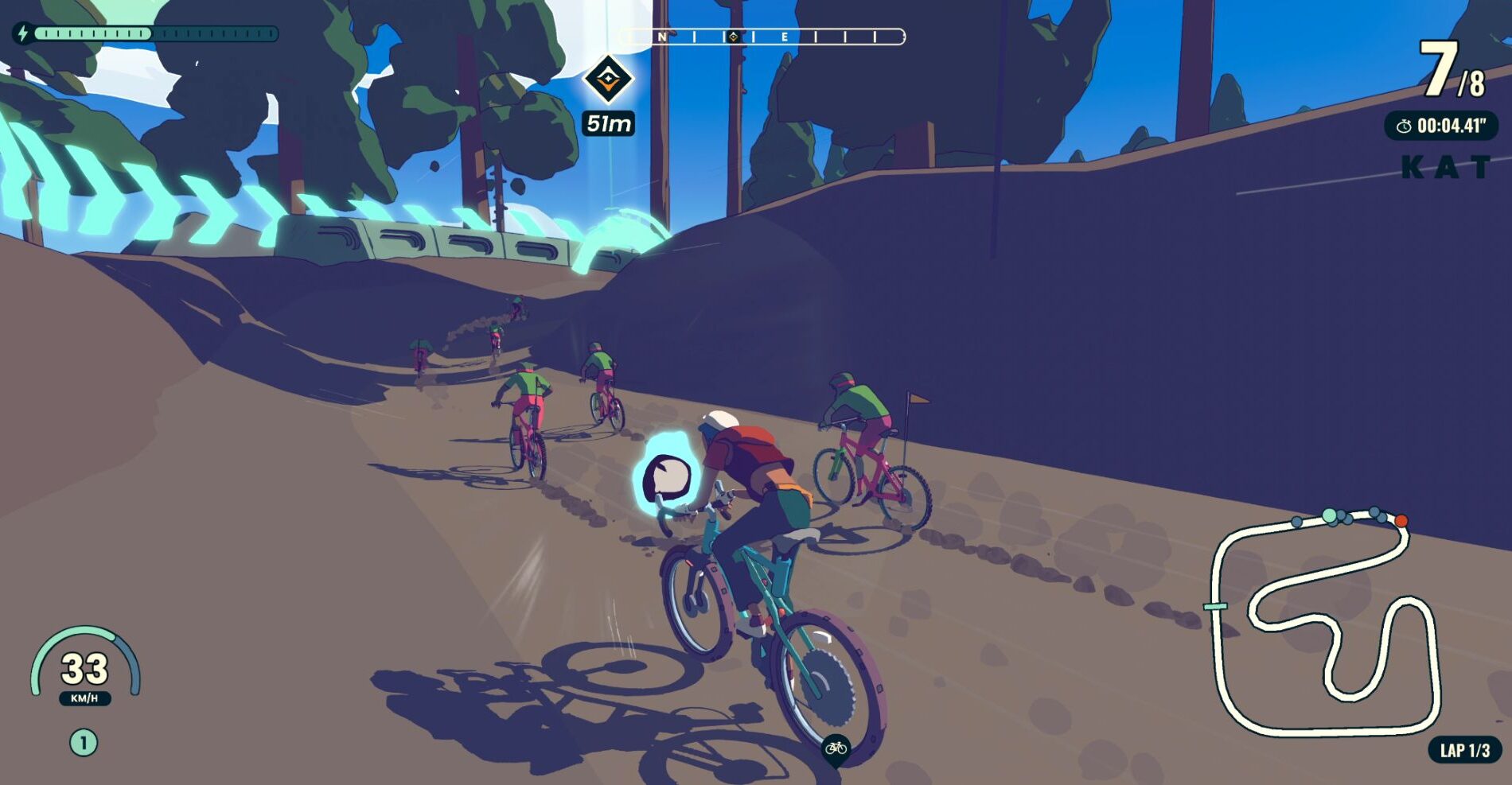Click the track minimap
The height and width of the screenshot is (785, 1512).
click(1325, 620)
